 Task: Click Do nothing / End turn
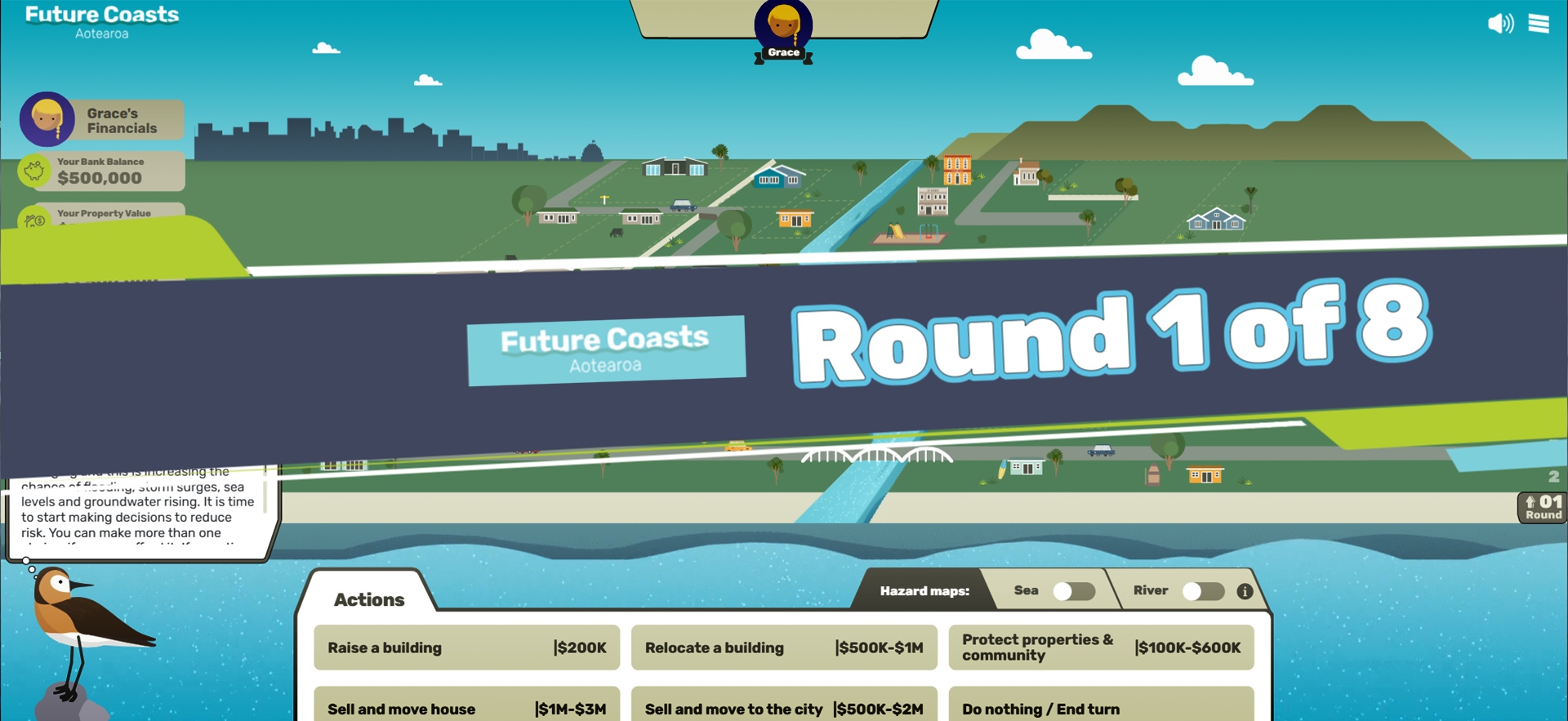click(x=1101, y=709)
